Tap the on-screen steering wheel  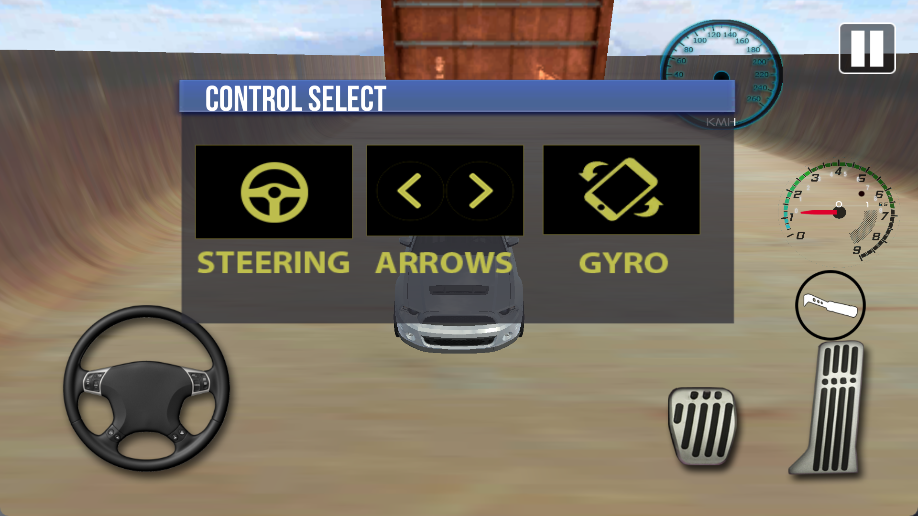coord(146,388)
